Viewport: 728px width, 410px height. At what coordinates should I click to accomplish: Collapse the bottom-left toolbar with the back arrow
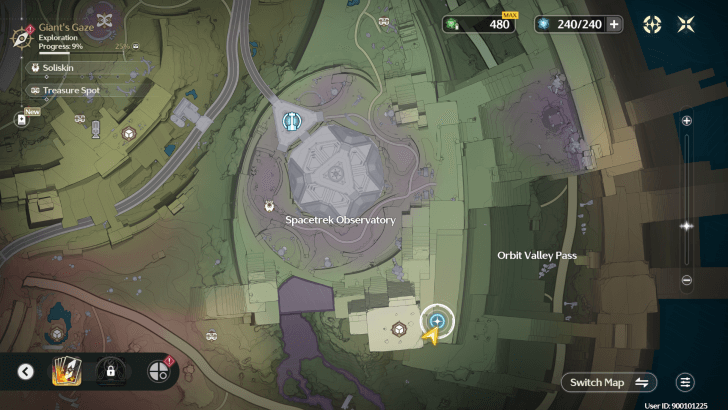pyautogui.click(x=26, y=372)
